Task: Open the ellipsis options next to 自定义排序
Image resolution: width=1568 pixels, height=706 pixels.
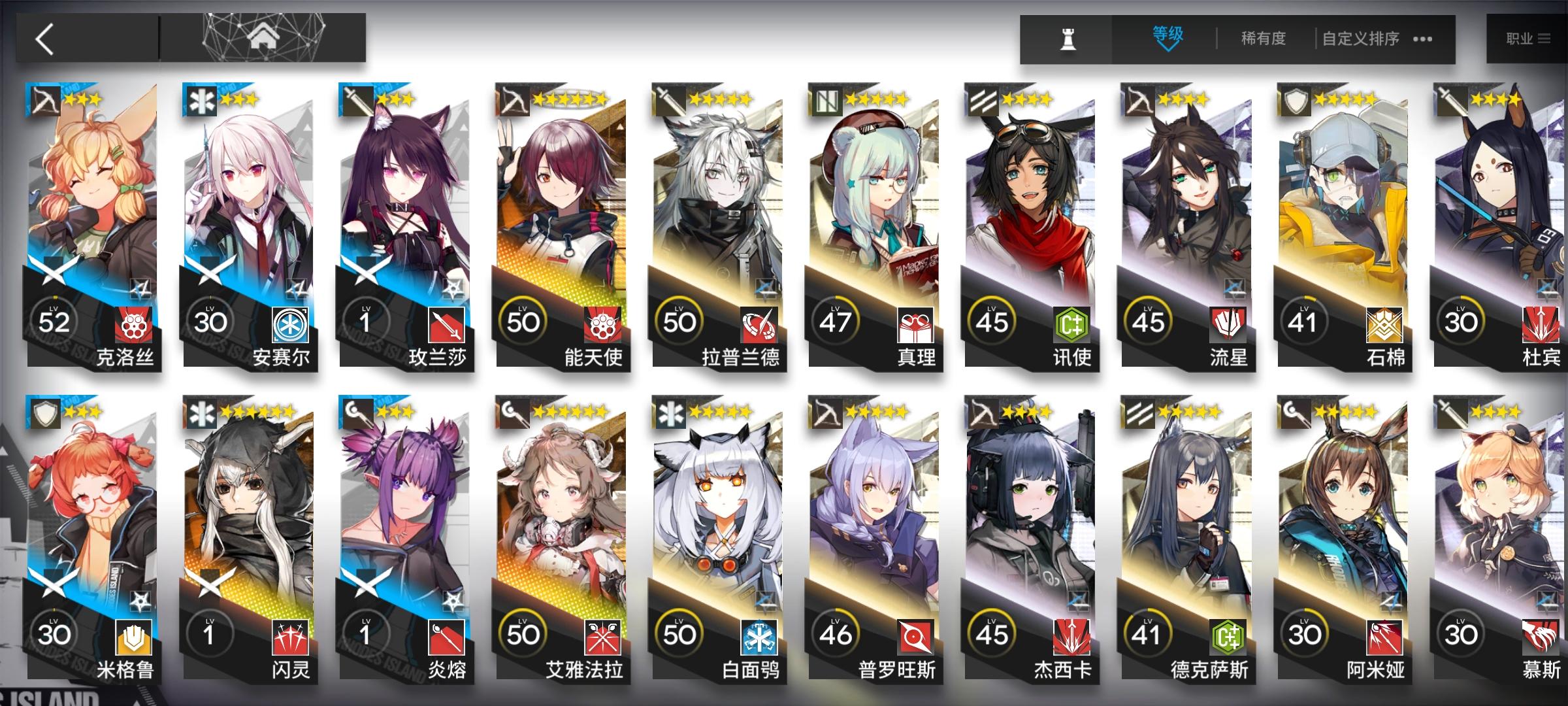Action: (x=1422, y=39)
